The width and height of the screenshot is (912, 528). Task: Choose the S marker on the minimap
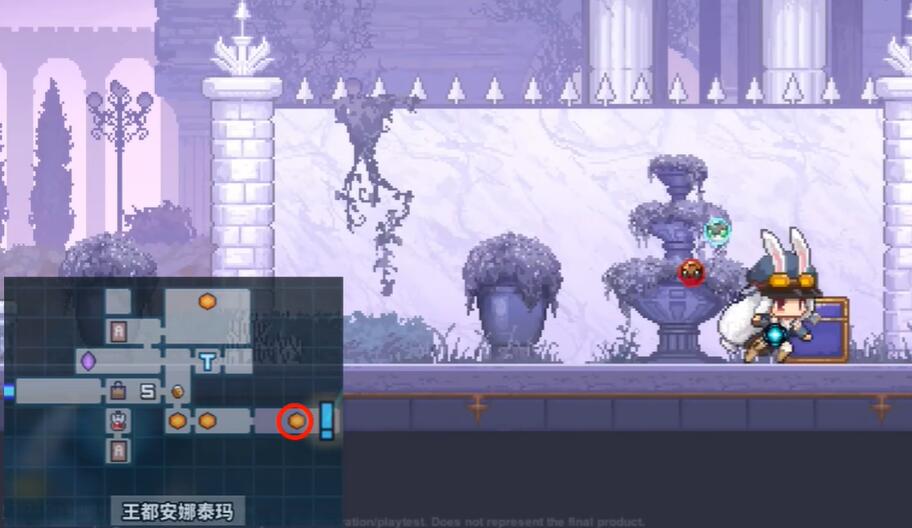click(148, 392)
